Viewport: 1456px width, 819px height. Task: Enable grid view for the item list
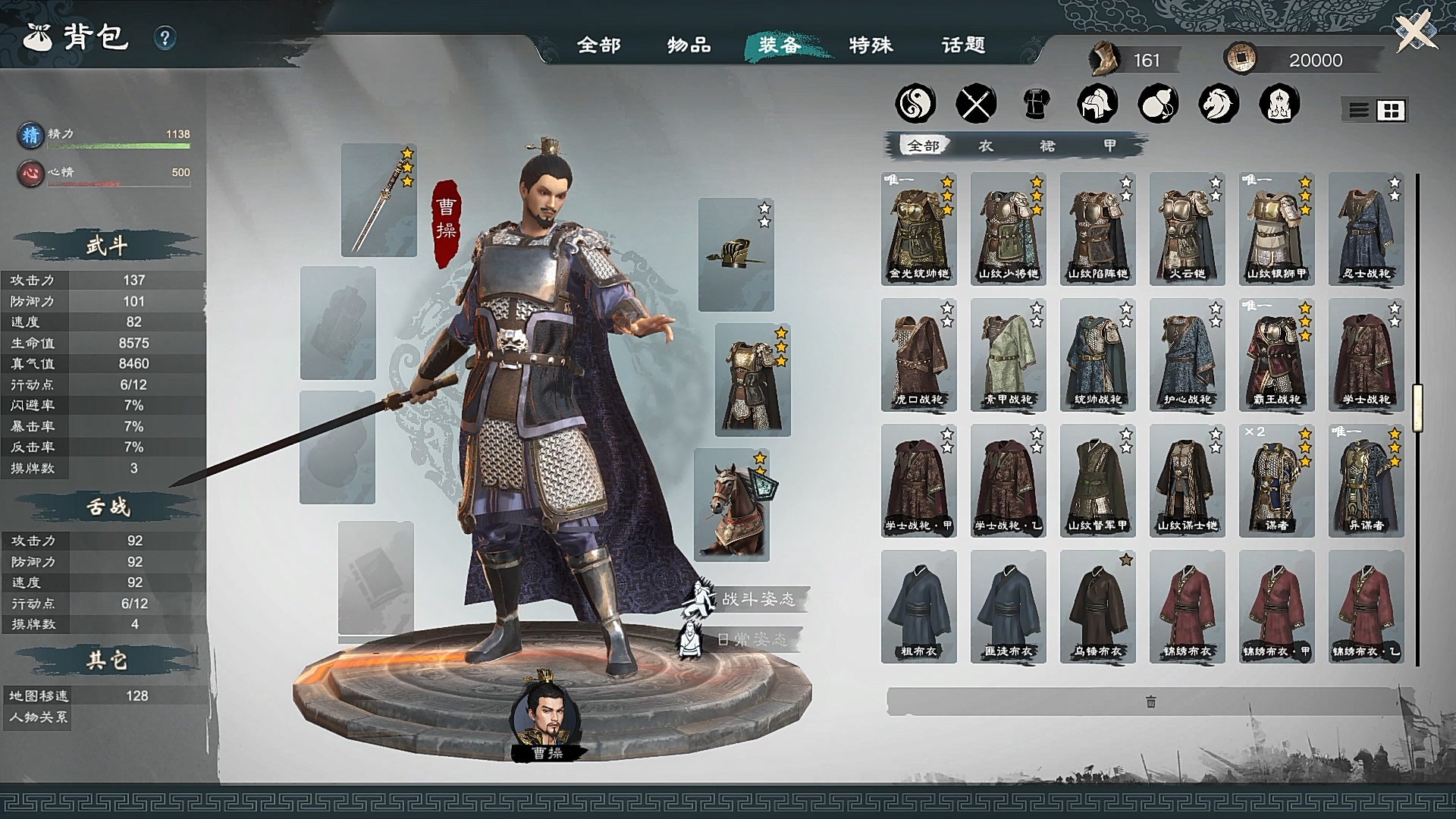click(x=1392, y=108)
